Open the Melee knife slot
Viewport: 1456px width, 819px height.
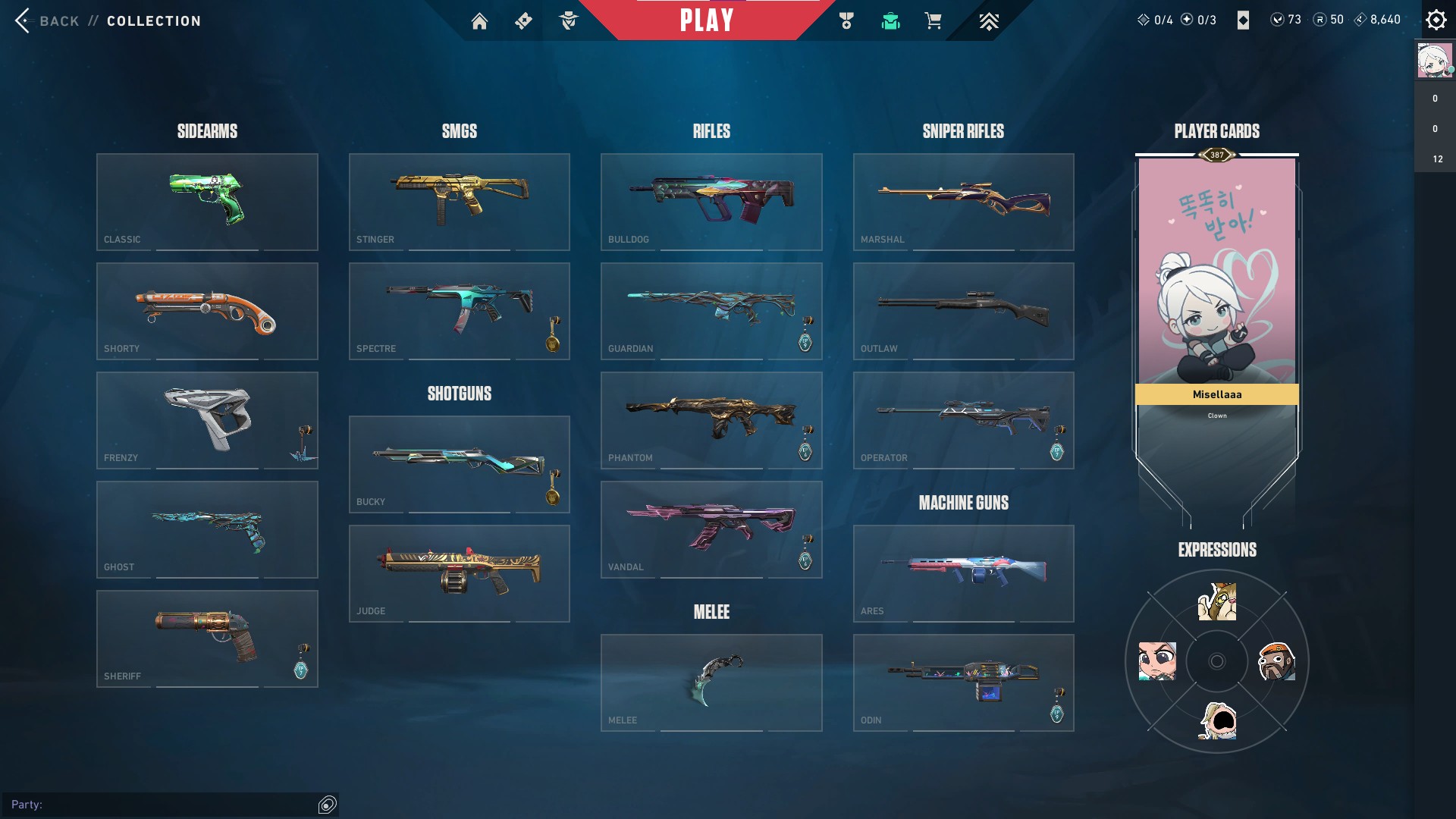711,682
